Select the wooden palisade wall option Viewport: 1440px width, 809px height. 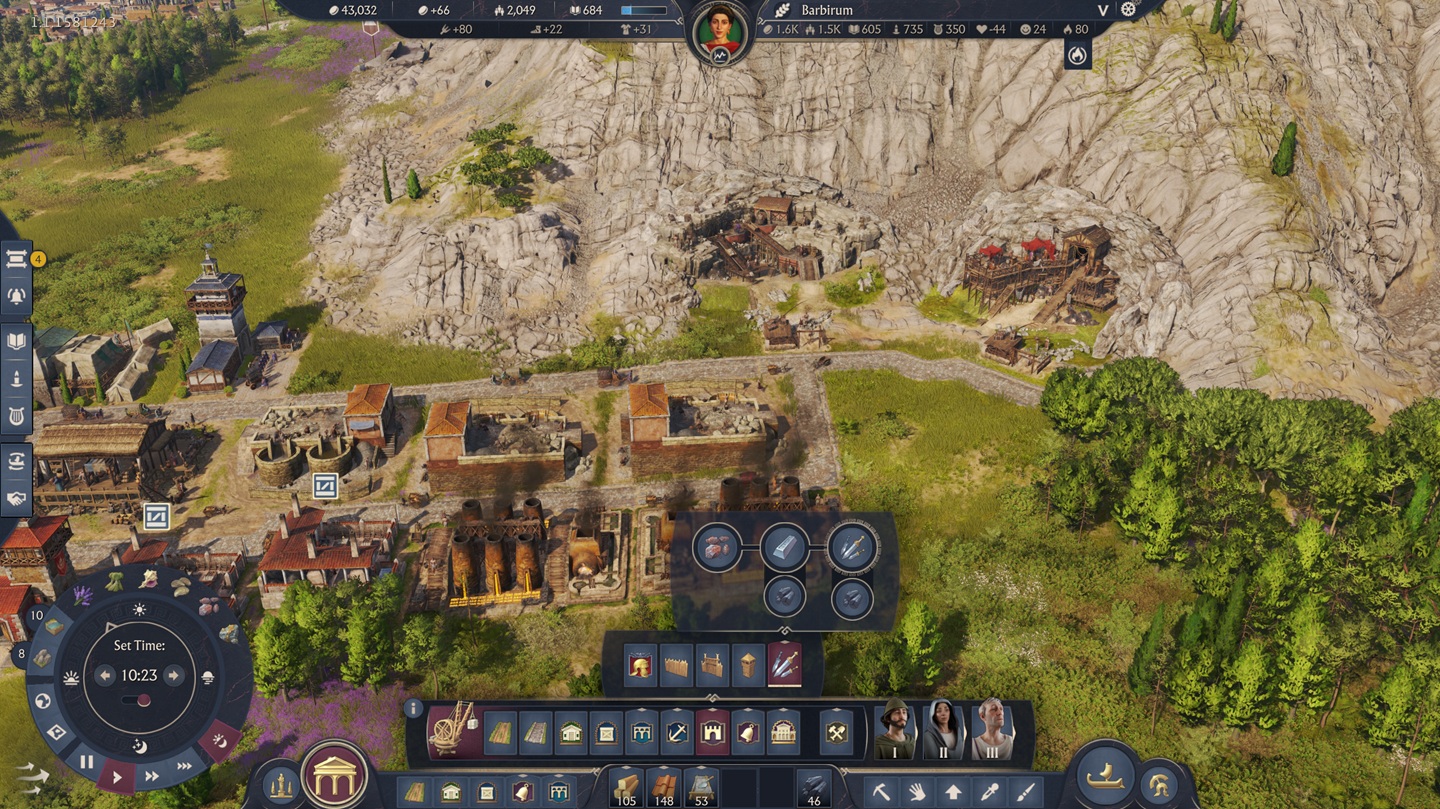click(x=677, y=665)
